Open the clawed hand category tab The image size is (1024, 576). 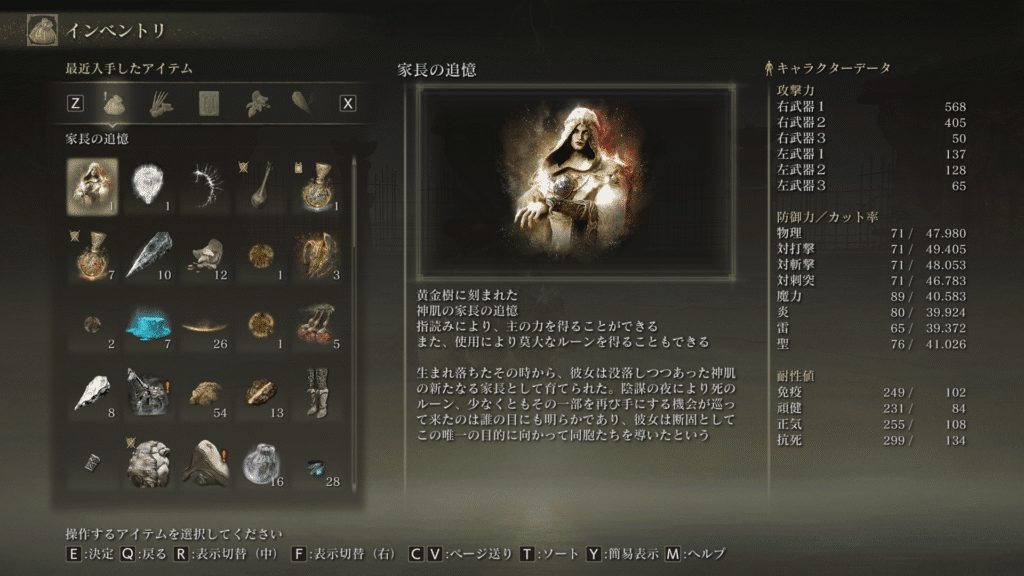click(x=161, y=102)
